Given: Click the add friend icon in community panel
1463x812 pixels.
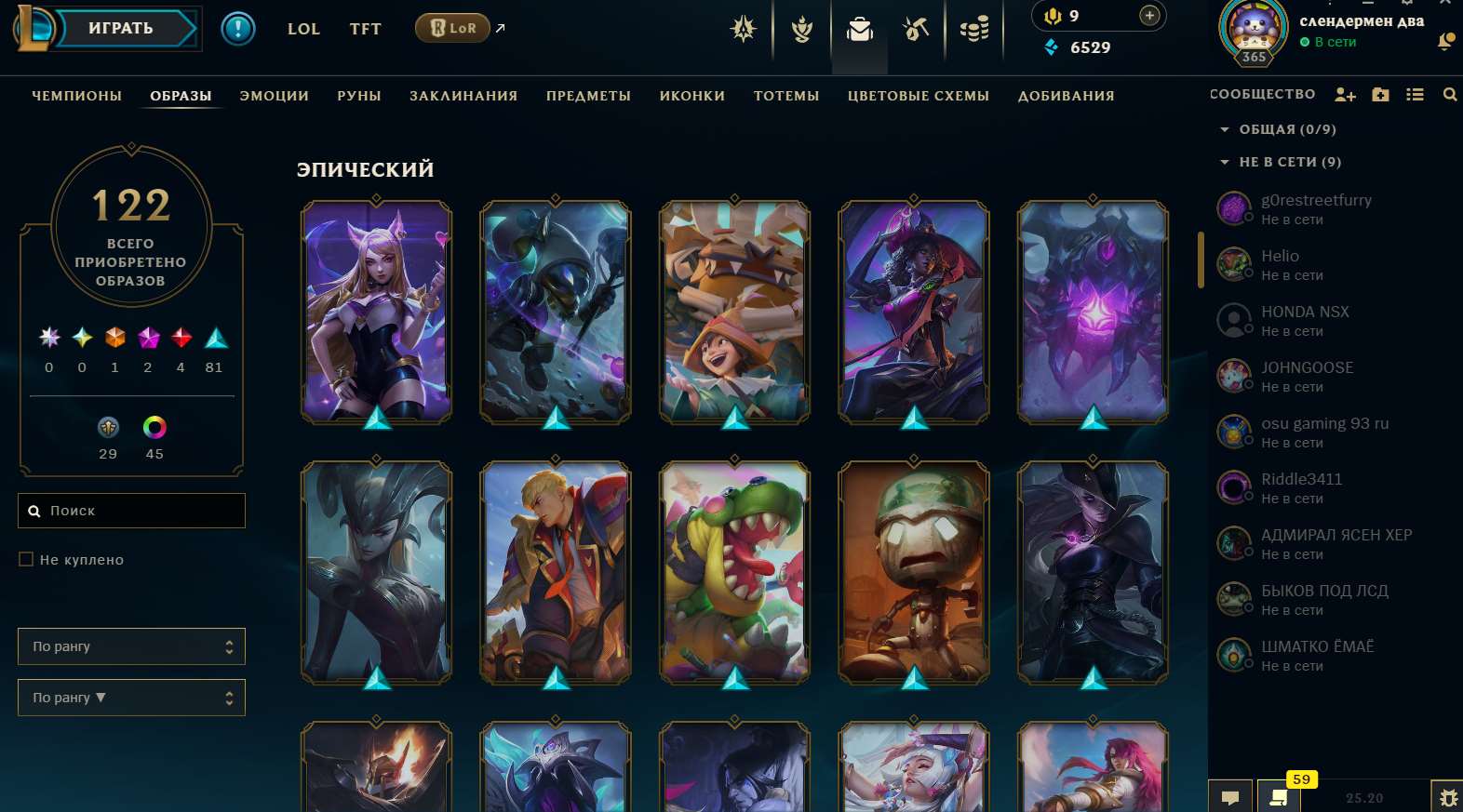Looking at the screenshot, I should click(1344, 94).
